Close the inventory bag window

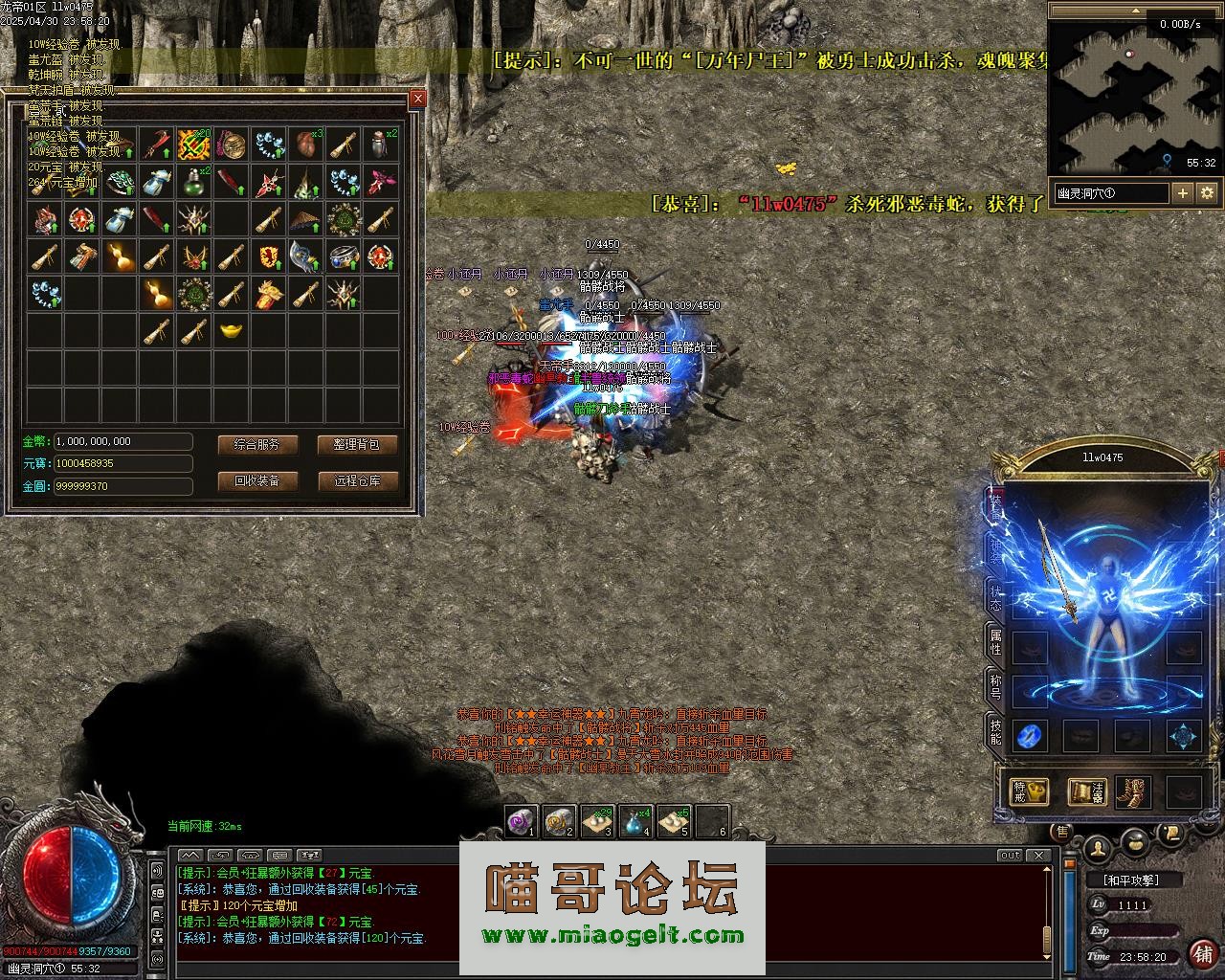[417, 99]
